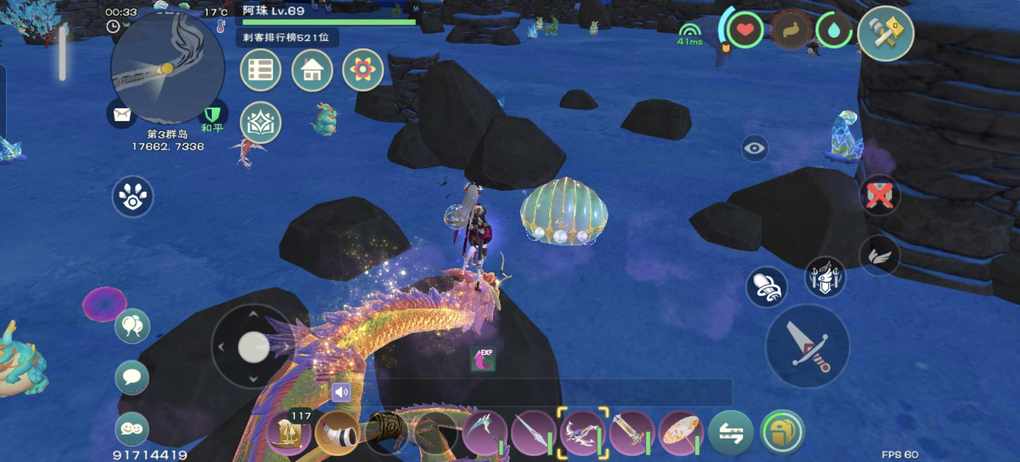Select the spear weapon slot
The height and width of the screenshot is (462, 1020).
point(533,433)
